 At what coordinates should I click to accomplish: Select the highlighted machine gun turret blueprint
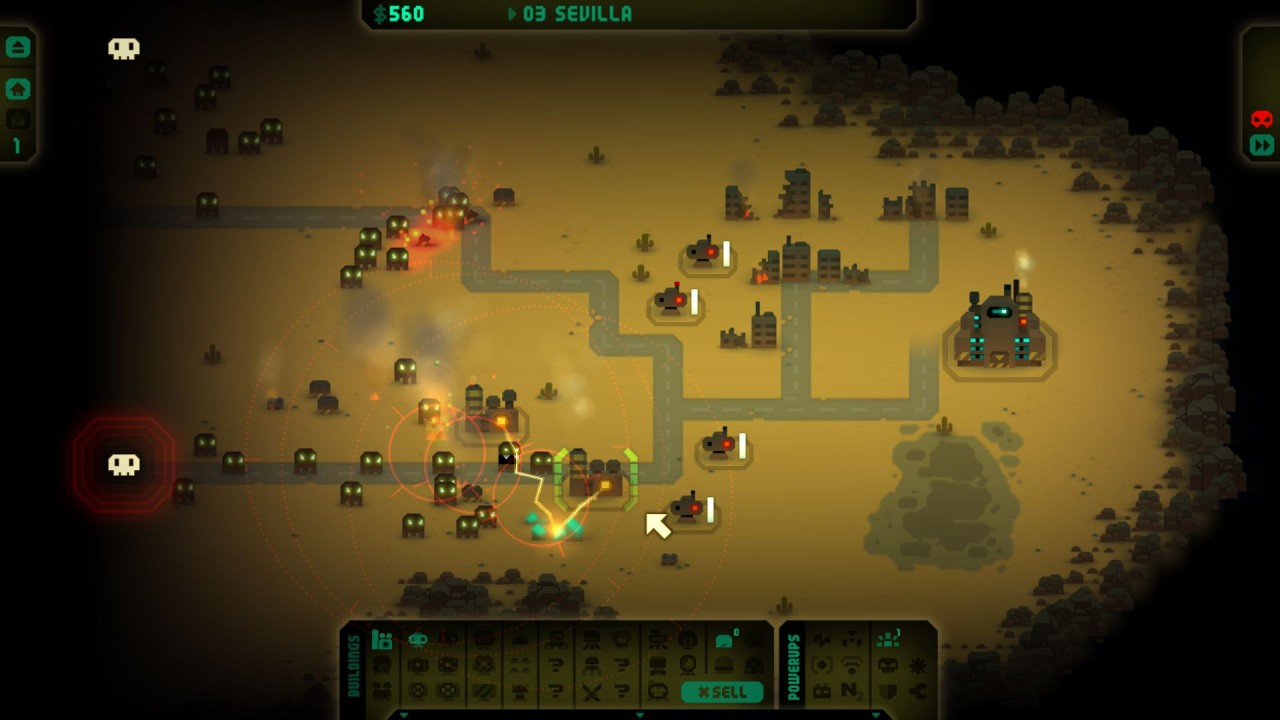tap(417, 640)
